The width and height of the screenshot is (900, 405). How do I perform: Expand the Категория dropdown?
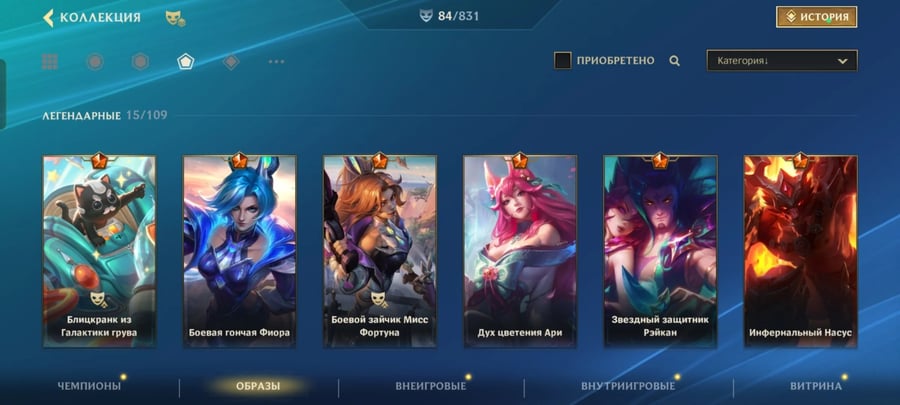click(x=782, y=61)
